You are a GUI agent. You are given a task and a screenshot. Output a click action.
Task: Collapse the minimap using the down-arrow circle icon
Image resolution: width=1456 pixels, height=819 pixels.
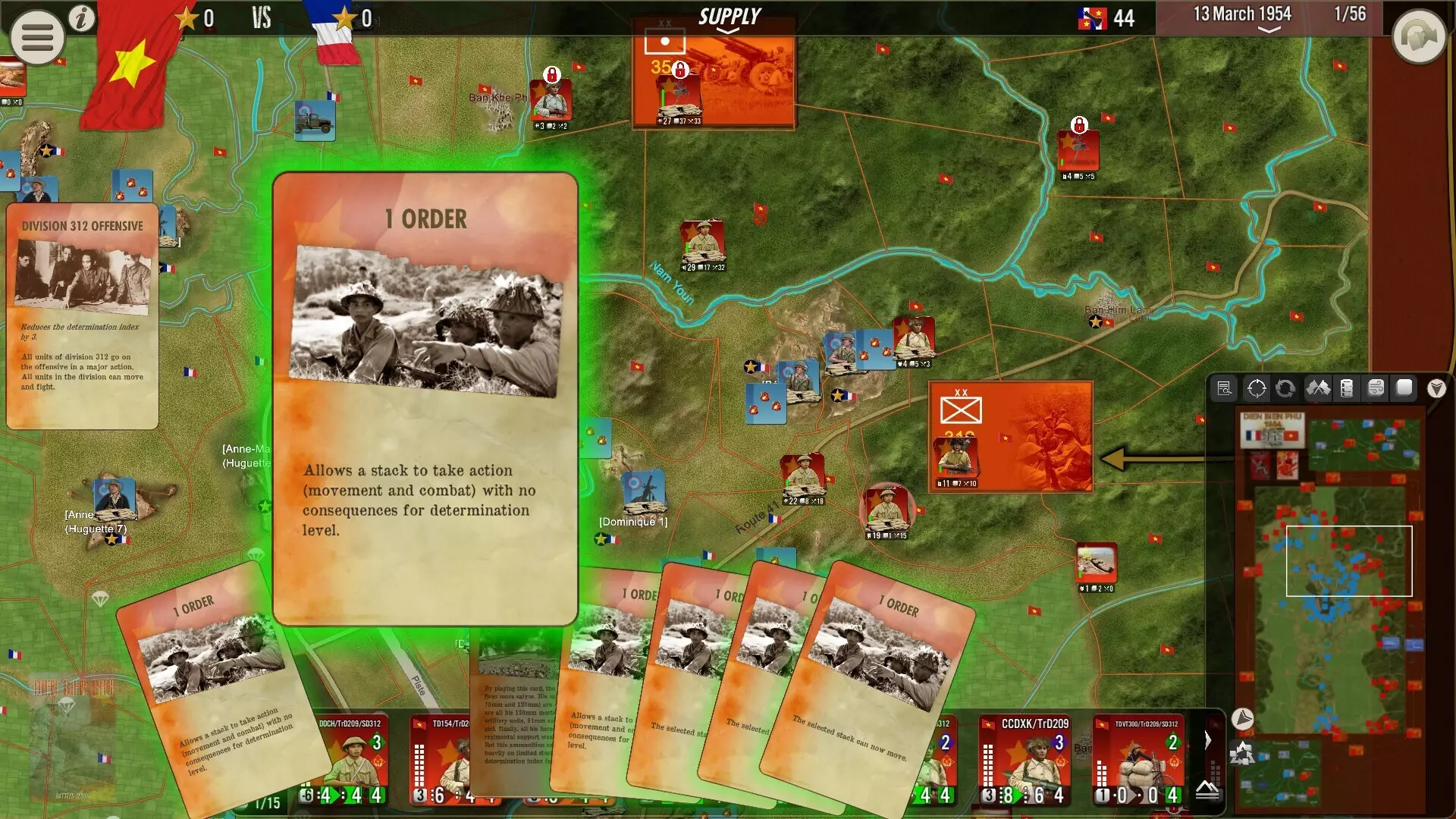coord(1242,718)
